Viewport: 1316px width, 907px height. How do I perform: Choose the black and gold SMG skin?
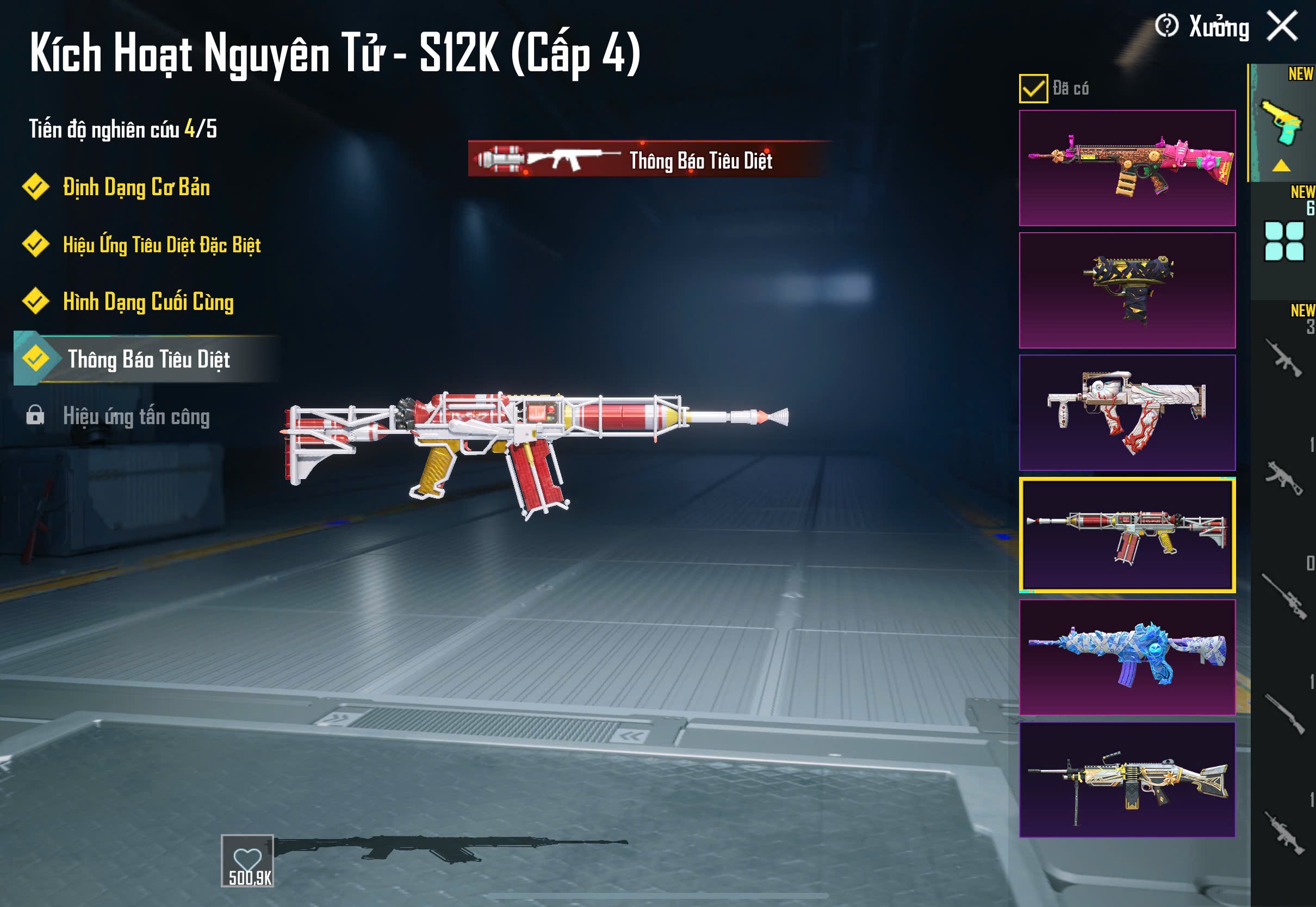(1127, 290)
